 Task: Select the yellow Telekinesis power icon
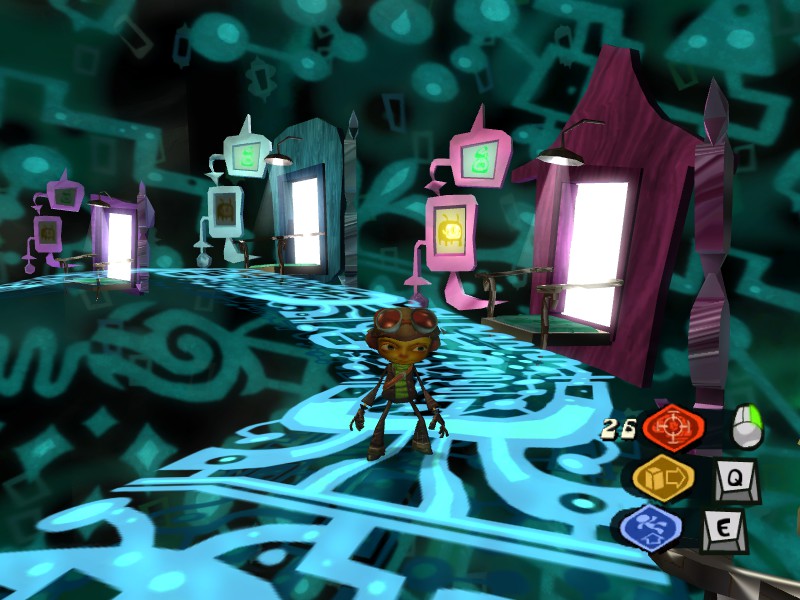point(662,477)
